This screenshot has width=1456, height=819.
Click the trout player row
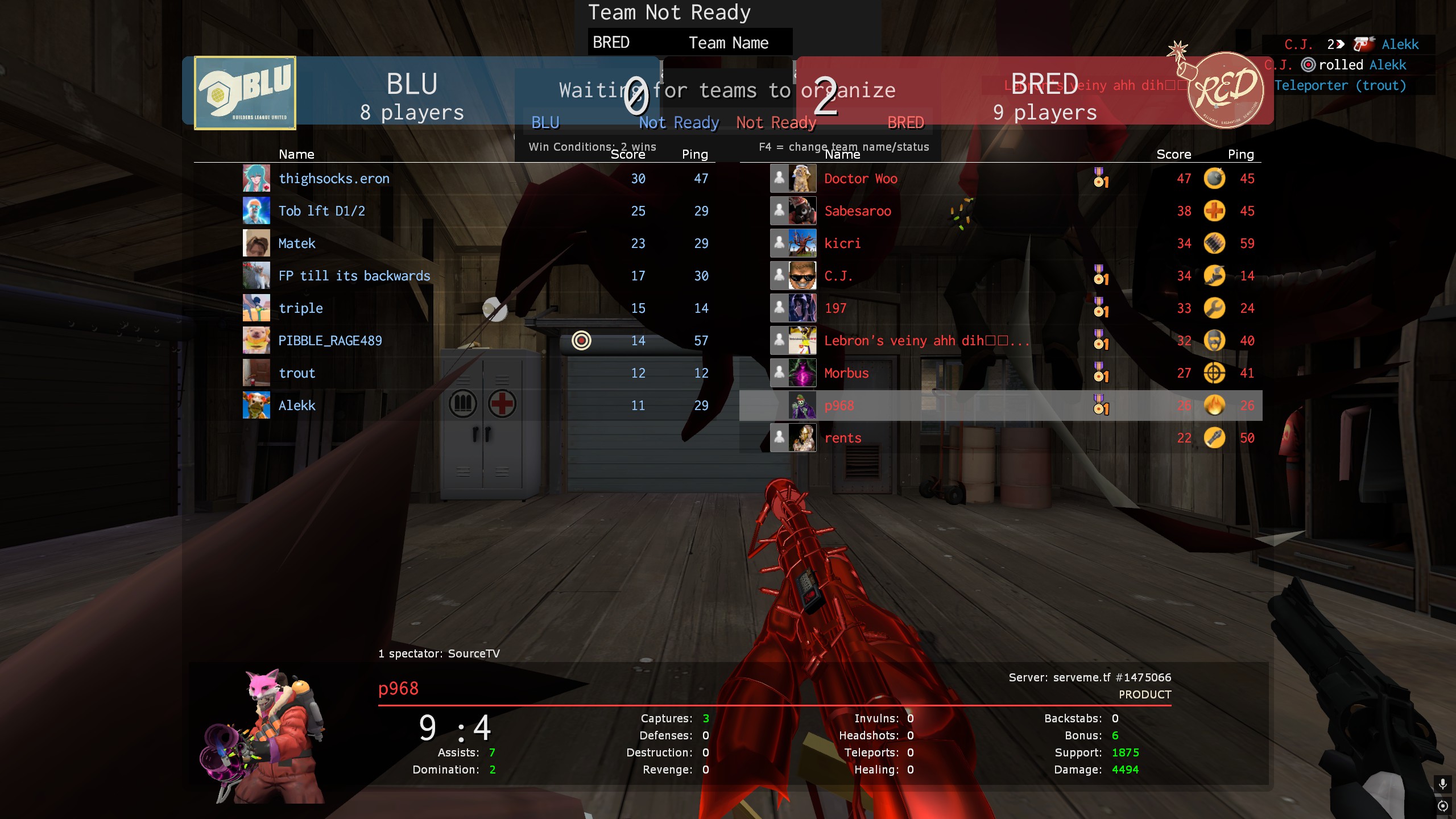pos(296,373)
